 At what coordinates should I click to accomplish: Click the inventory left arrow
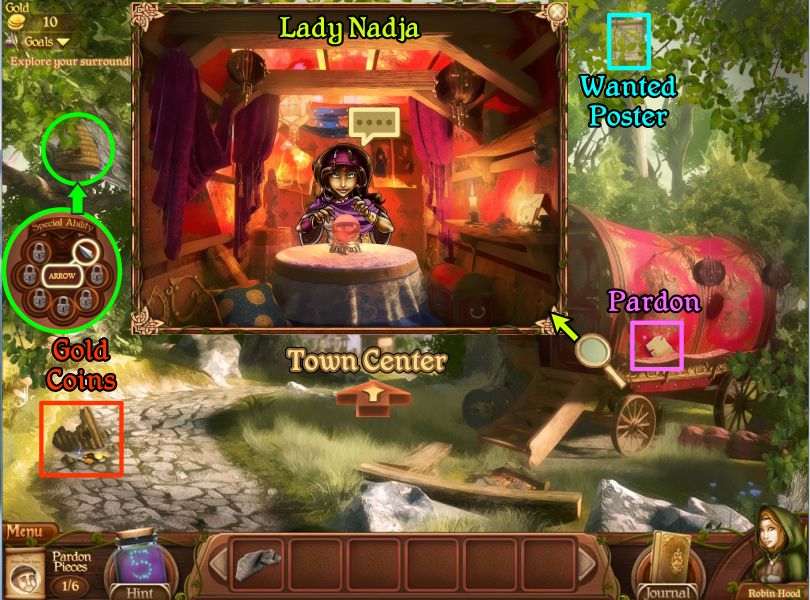point(217,566)
